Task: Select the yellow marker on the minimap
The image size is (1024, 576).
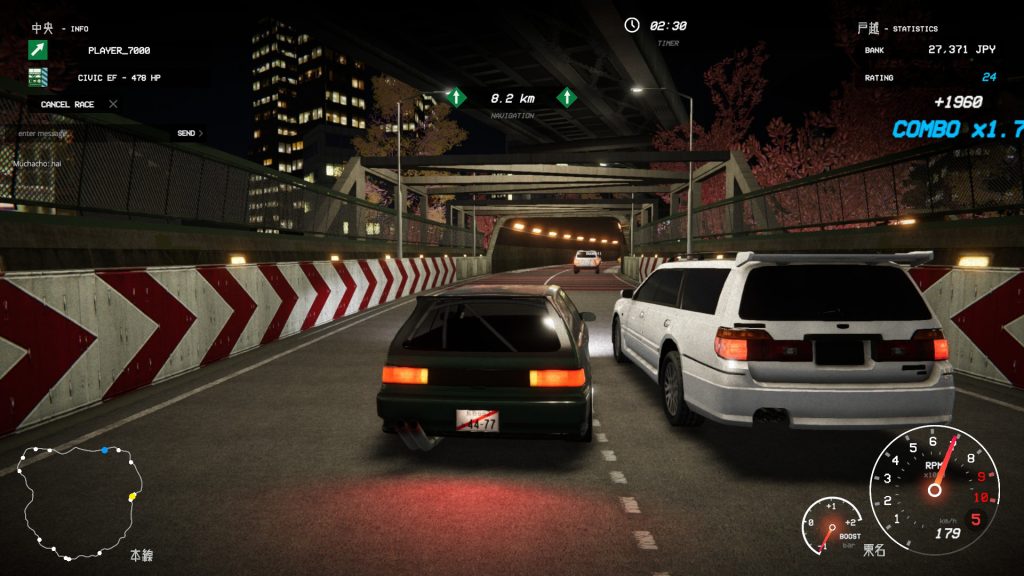Action: coord(132,497)
